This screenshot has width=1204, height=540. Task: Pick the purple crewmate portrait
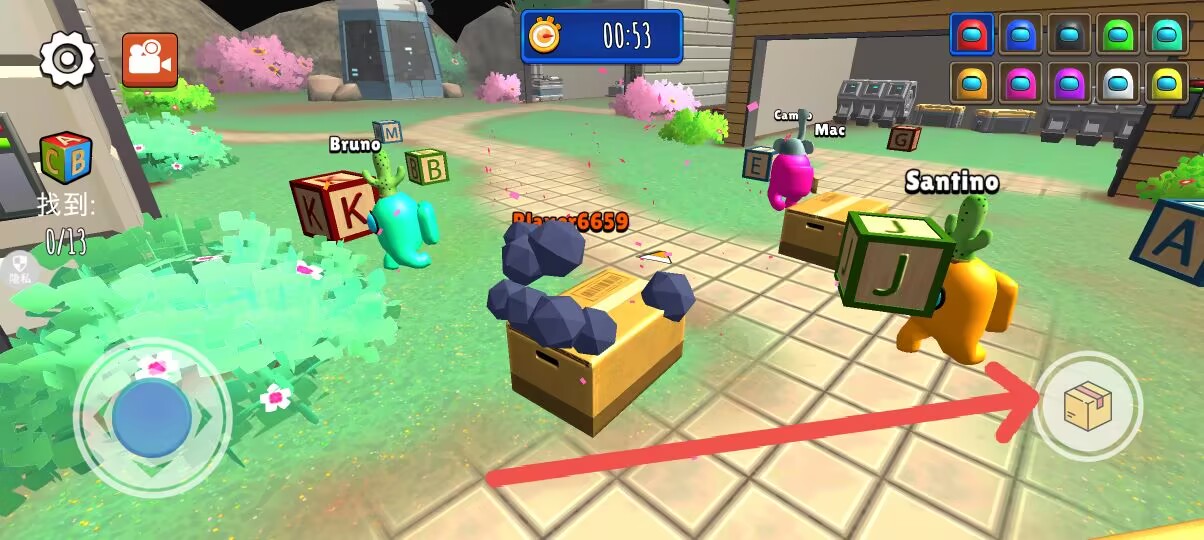click(1069, 83)
